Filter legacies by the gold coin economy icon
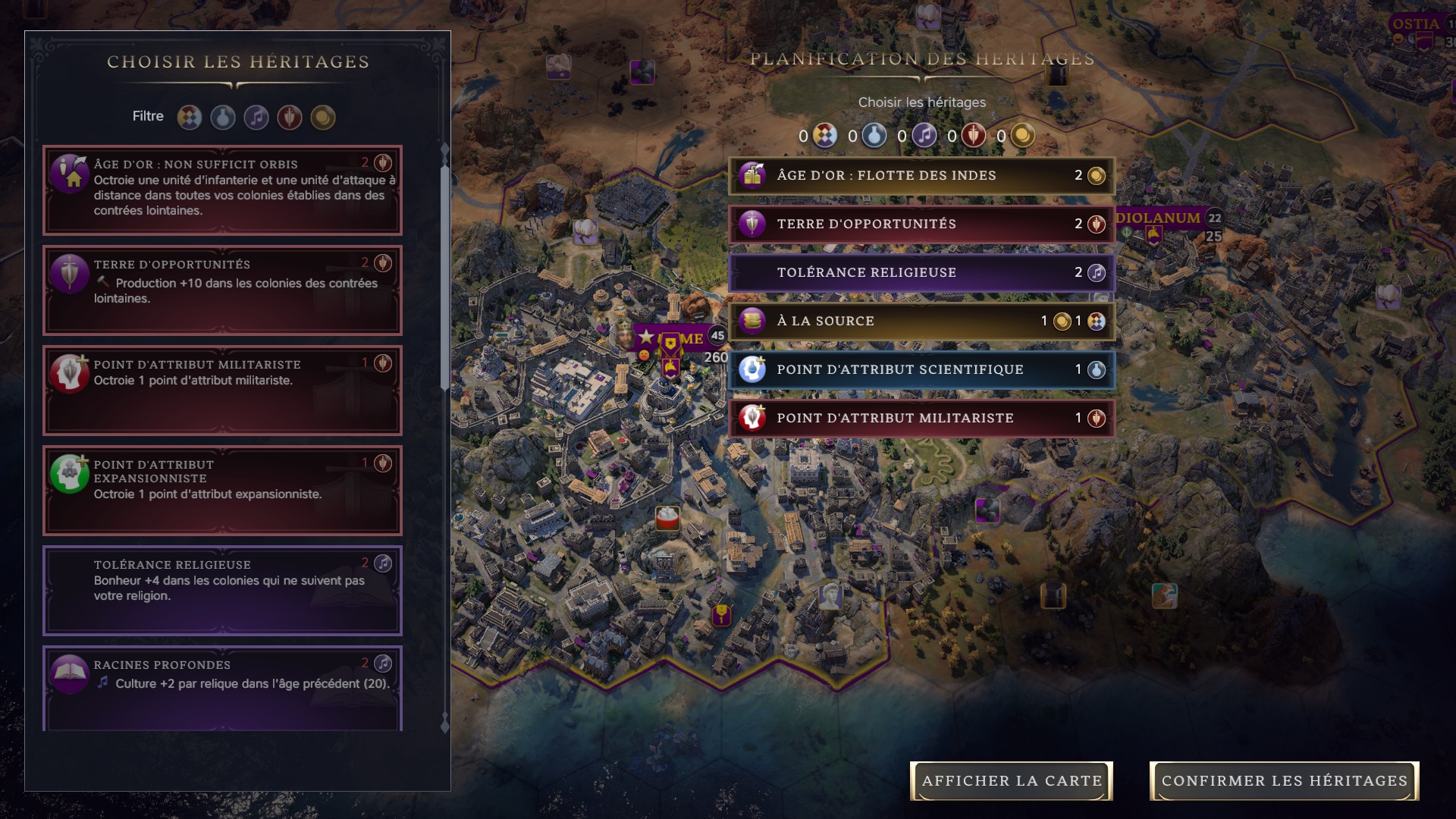1456x819 pixels. (323, 117)
